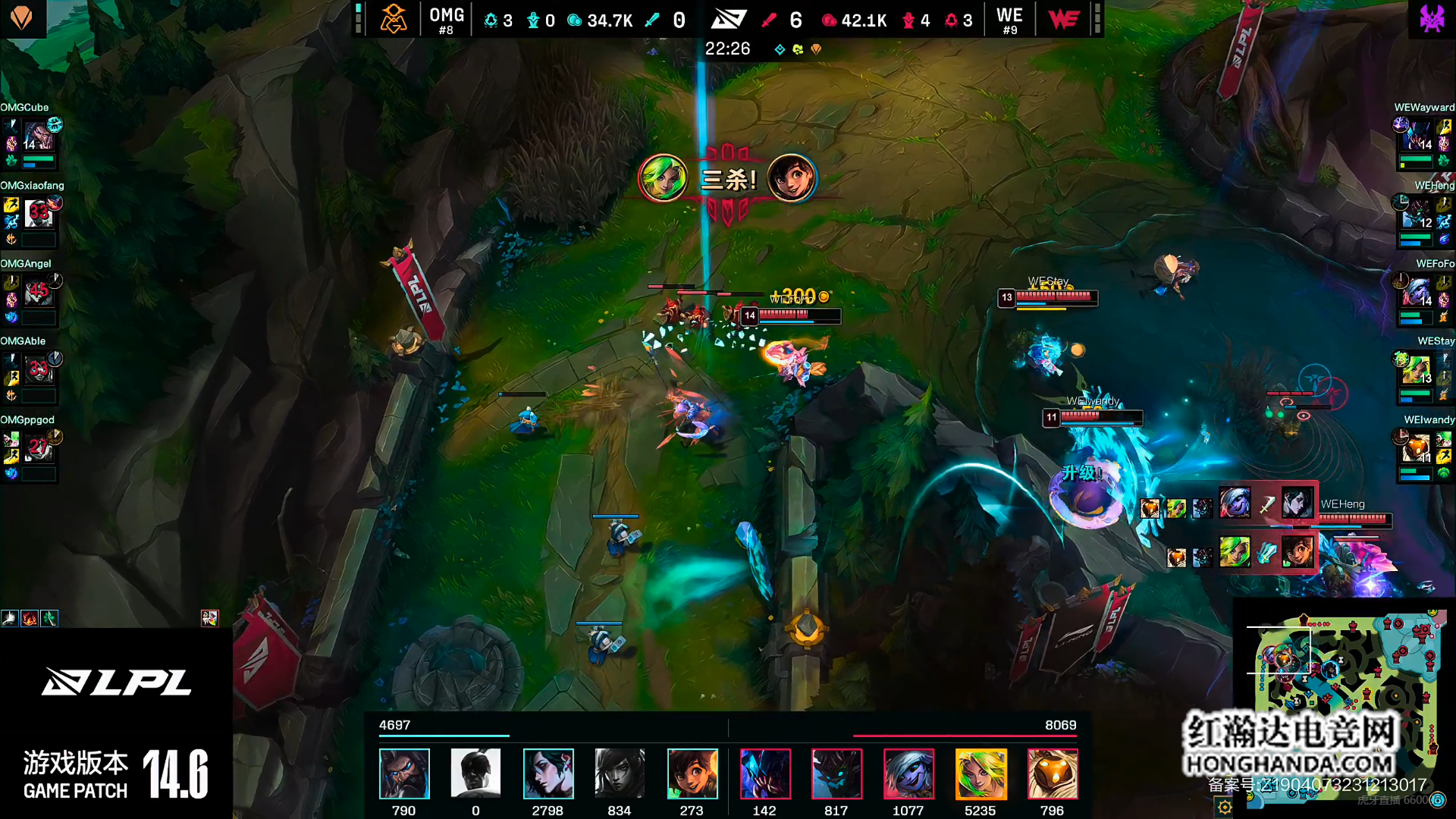The width and height of the screenshot is (1456, 819).
Task: Click the greyed-out Lee Sin portrait
Action: coord(475,773)
